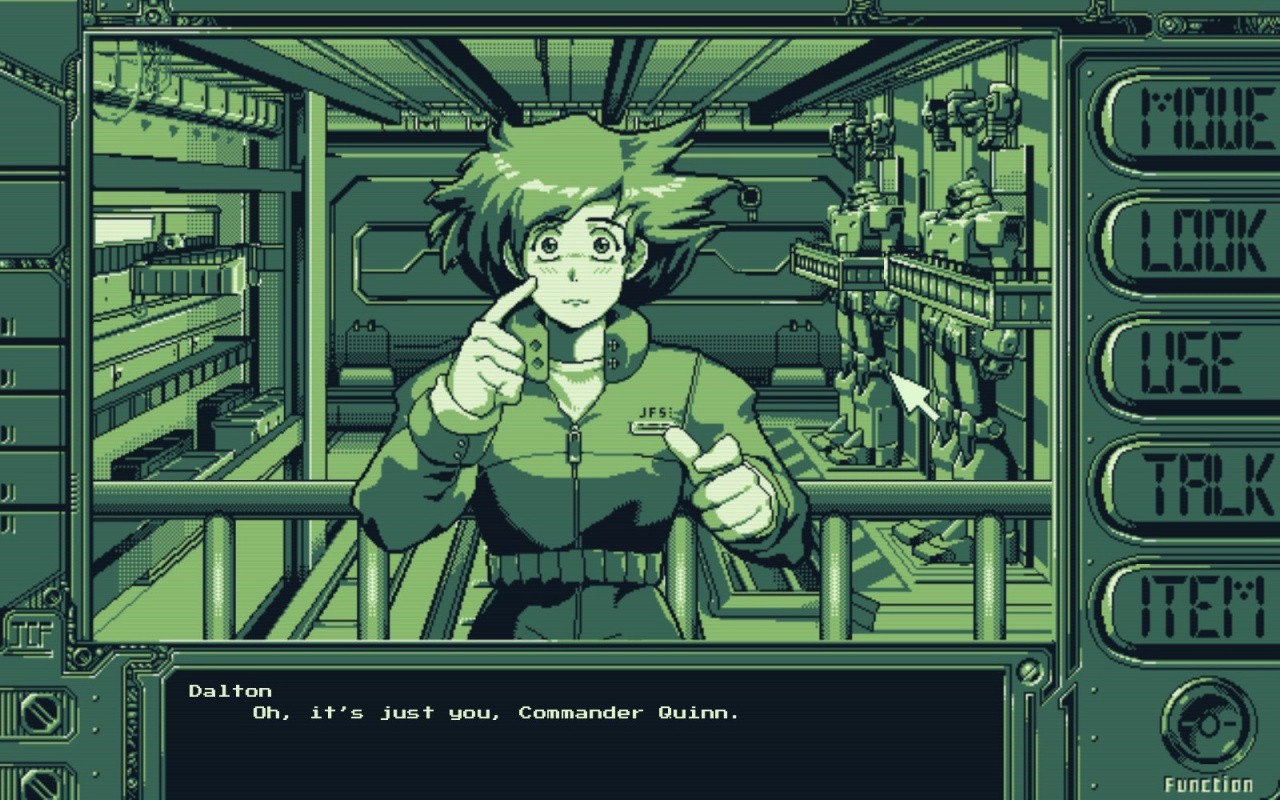The width and height of the screenshot is (1280, 800).
Task: Click the Function dial button
Action: coord(1208,724)
